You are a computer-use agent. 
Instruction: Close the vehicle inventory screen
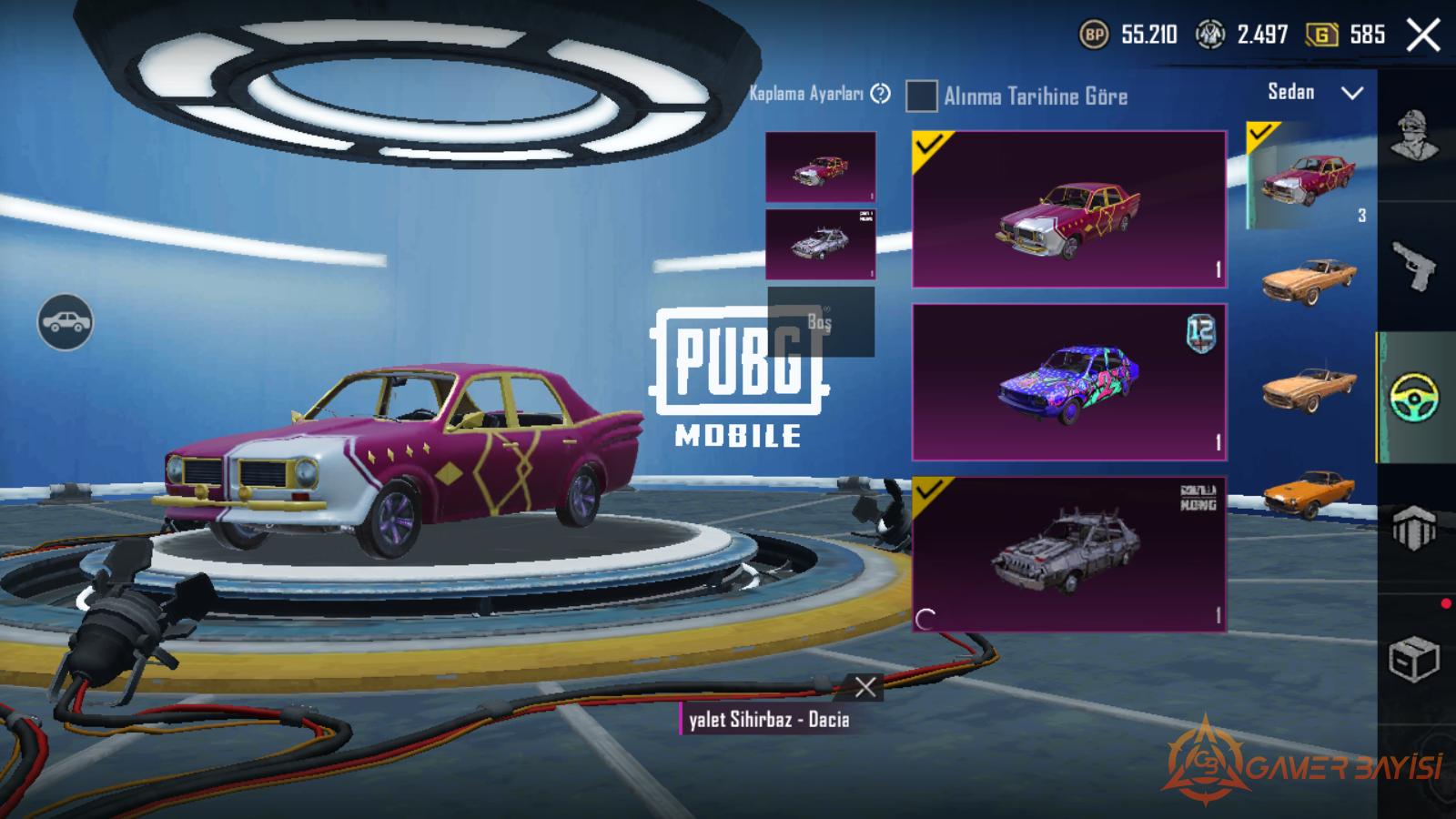(x=1422, y=36)
